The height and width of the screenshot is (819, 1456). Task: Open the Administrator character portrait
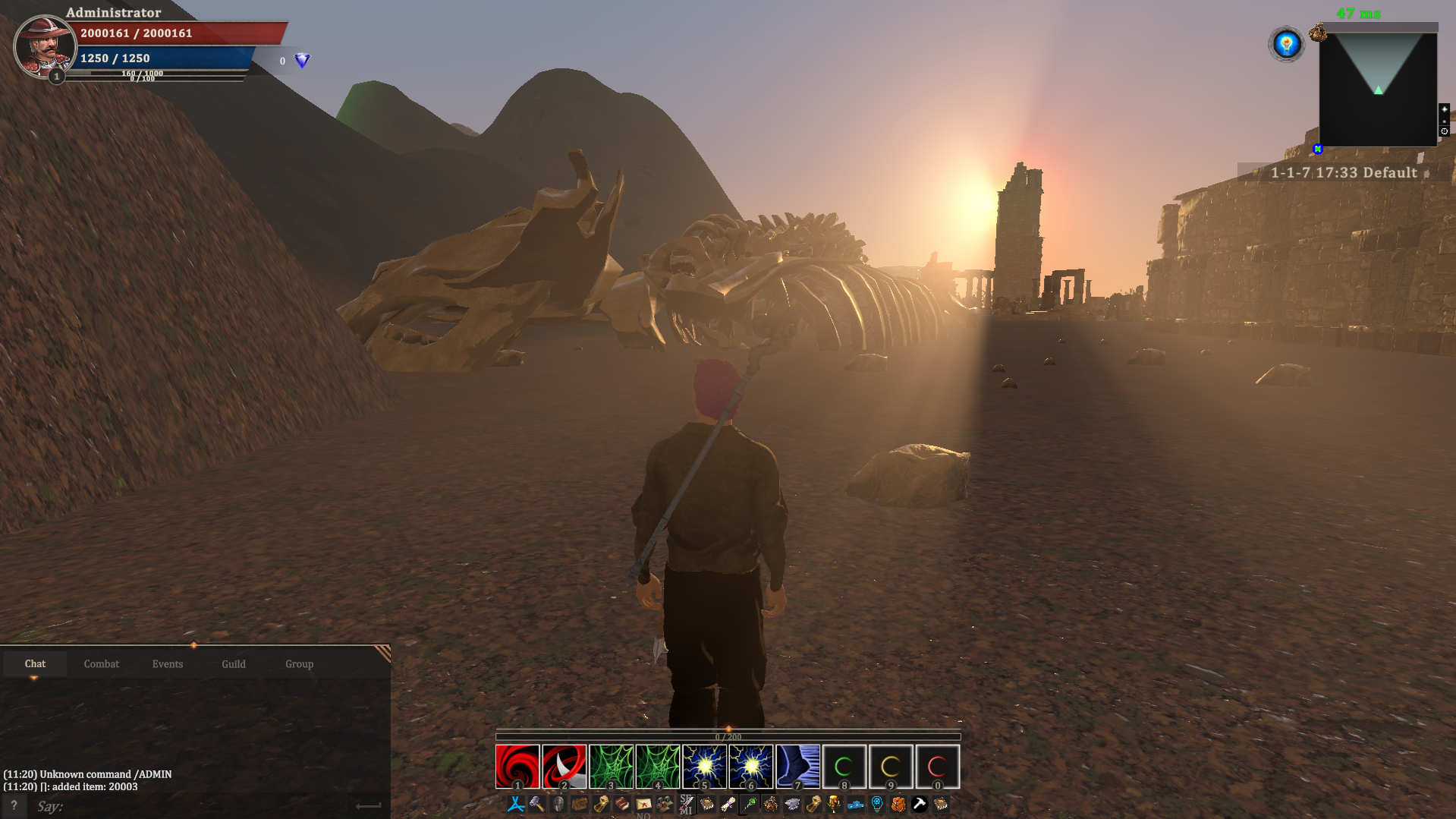click(44, 46)
